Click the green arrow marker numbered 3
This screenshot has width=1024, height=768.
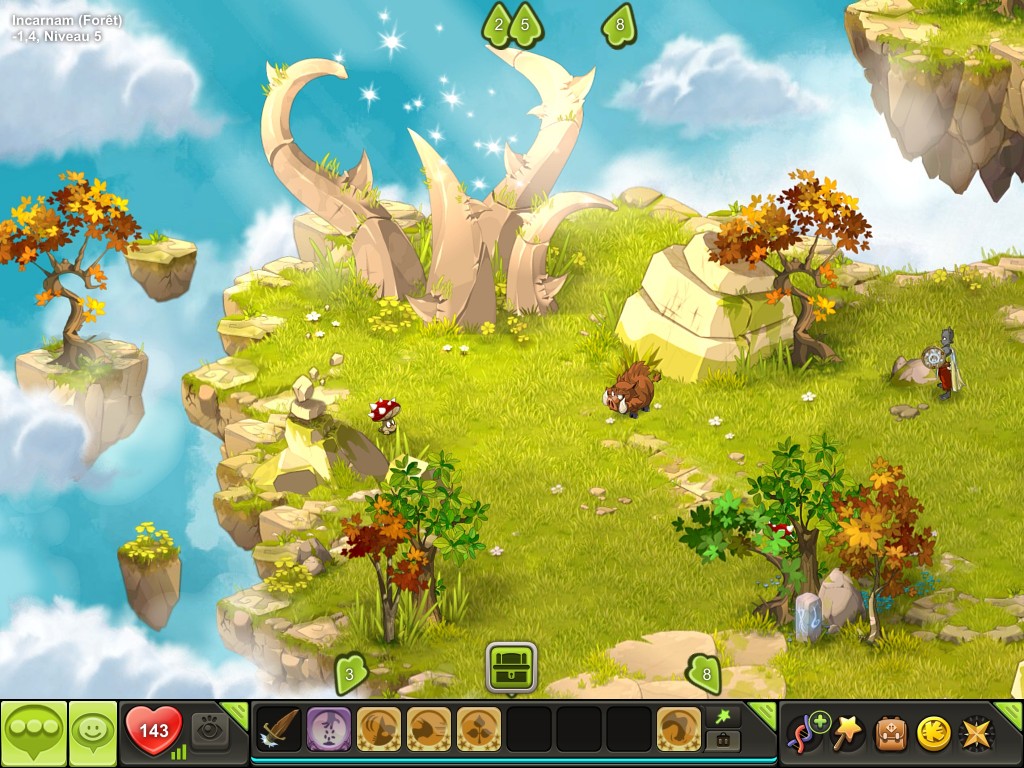pyautogui.click(x=350, y=674)
